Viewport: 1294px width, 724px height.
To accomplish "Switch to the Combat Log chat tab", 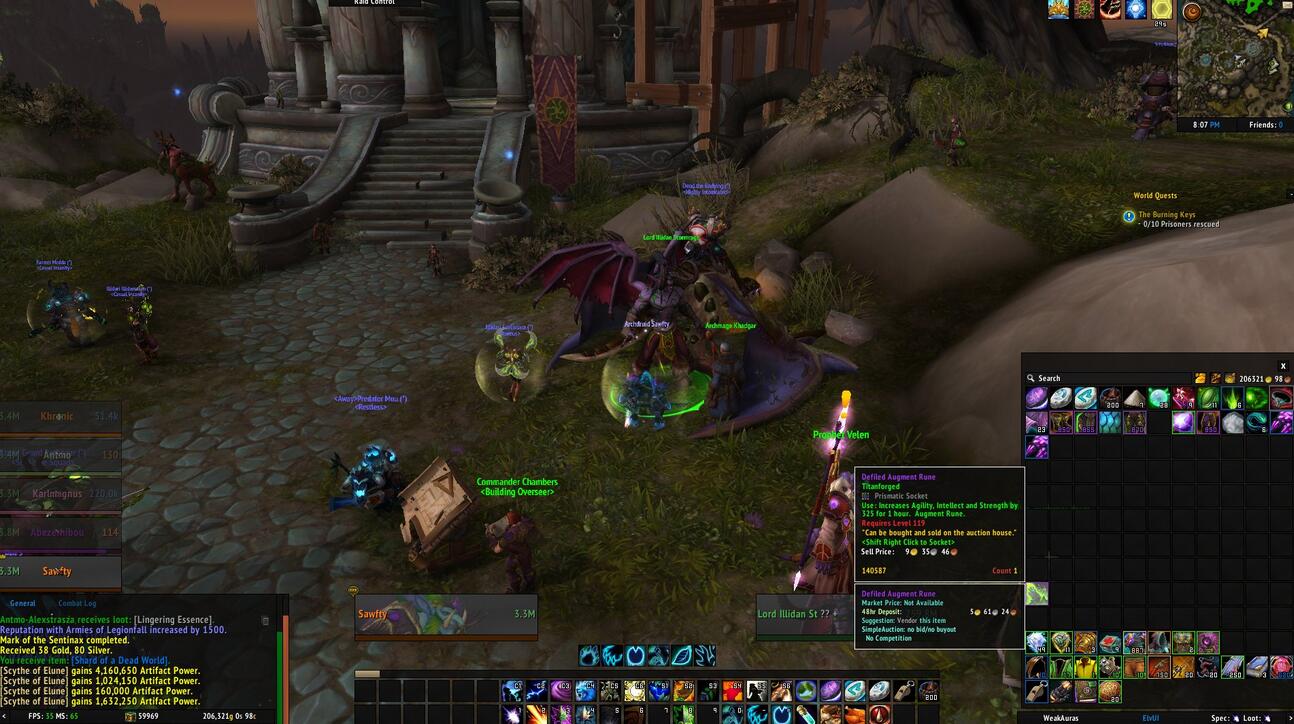I will coord(77,603).
